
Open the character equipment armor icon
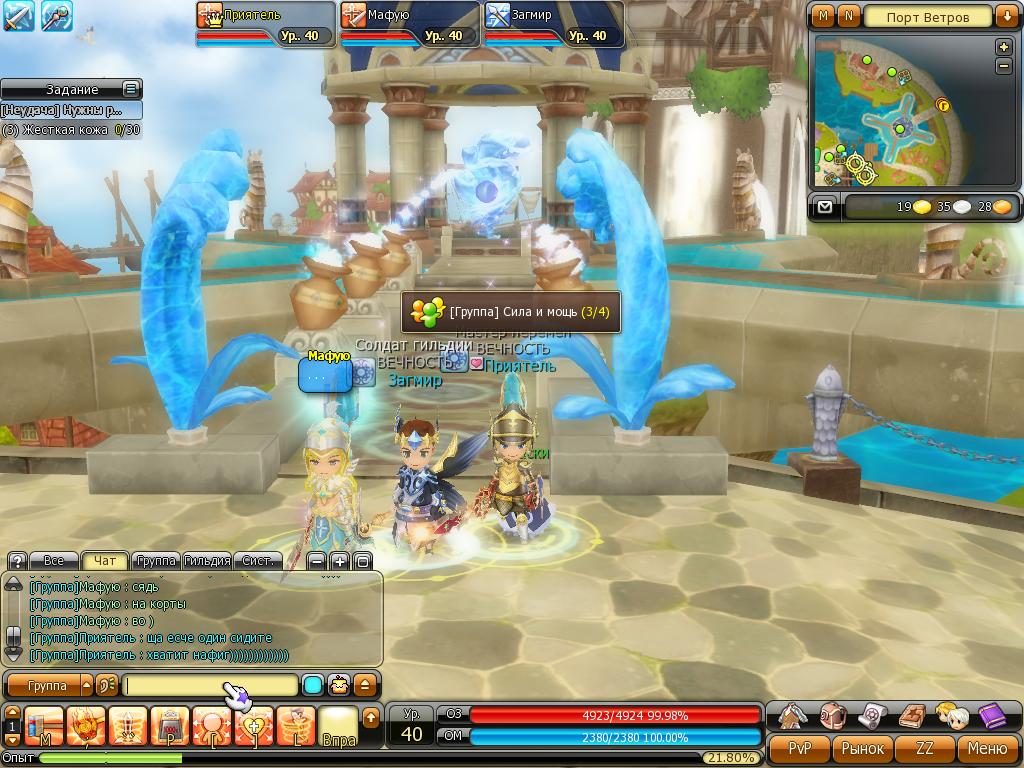coord(794,716)
